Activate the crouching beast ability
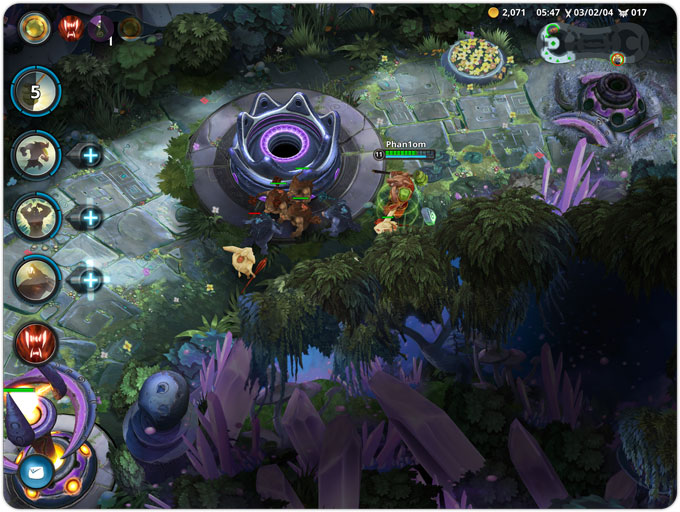Screen dimensions: 680x512 coord(36,154)
